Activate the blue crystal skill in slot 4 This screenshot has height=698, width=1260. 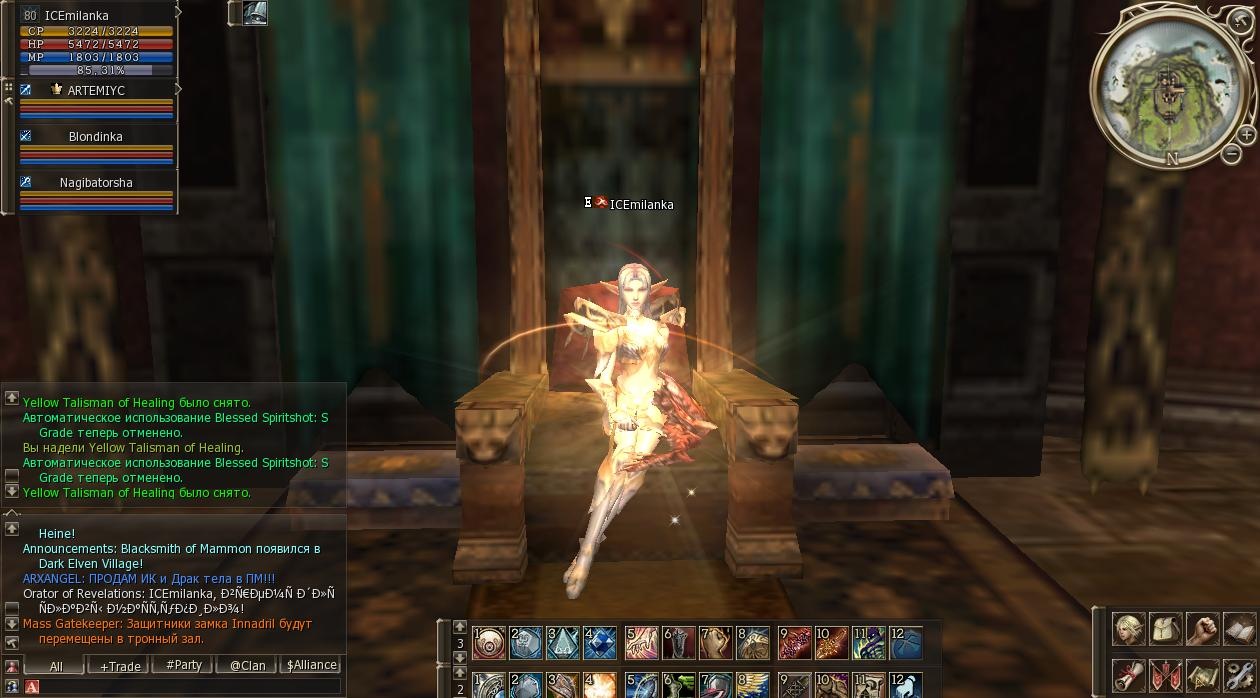(x=600, y=642)
